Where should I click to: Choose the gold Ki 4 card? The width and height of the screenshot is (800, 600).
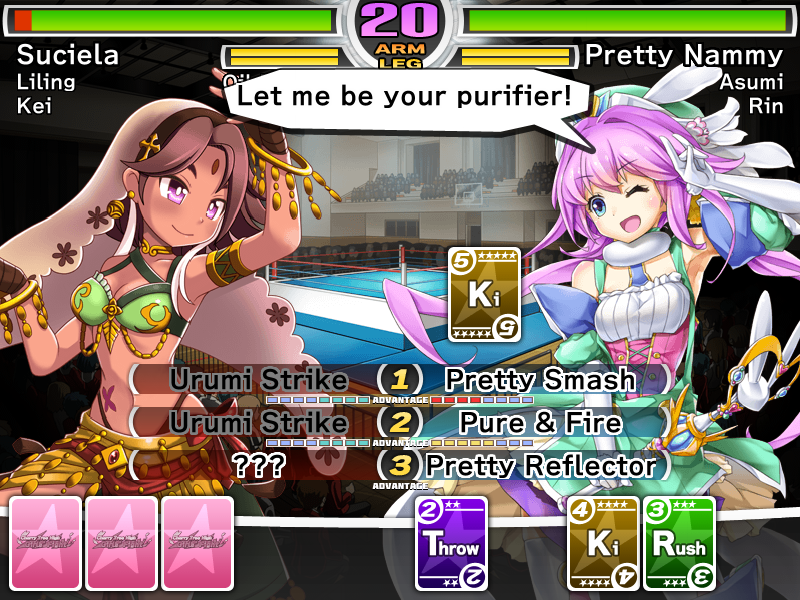tap(604, 543)
